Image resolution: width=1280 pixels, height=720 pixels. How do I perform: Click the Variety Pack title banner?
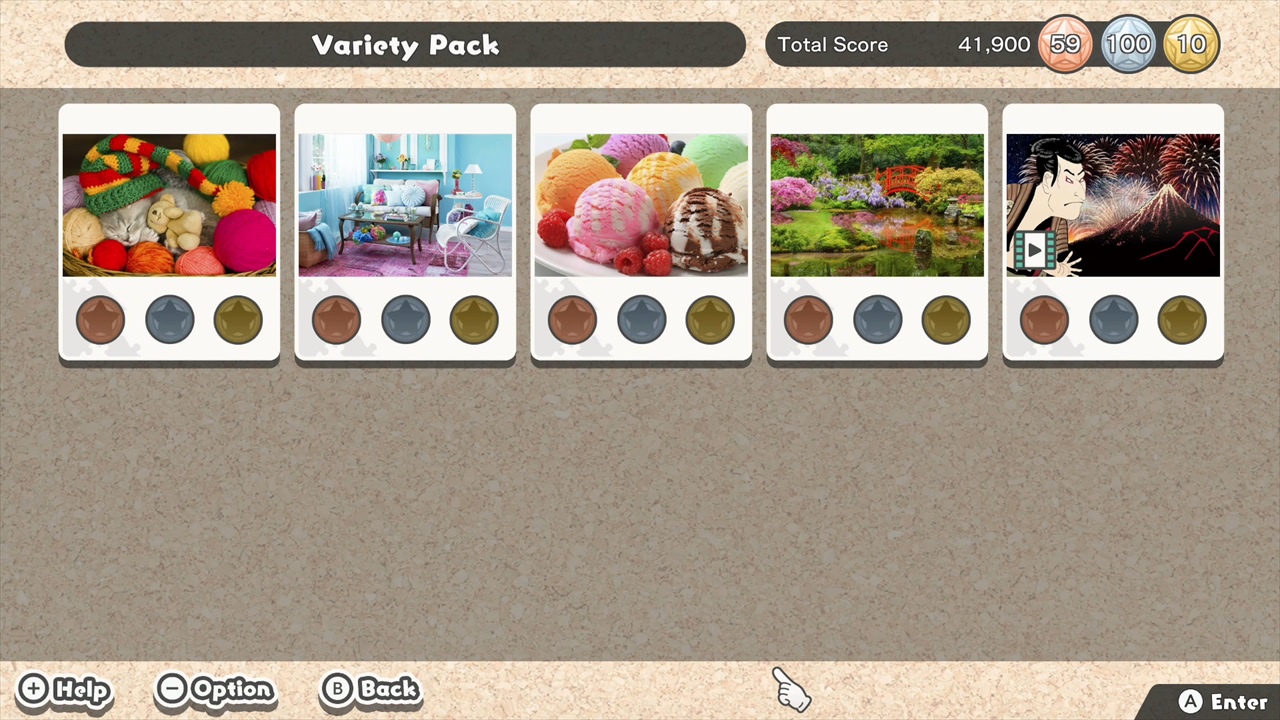point(405,44)
